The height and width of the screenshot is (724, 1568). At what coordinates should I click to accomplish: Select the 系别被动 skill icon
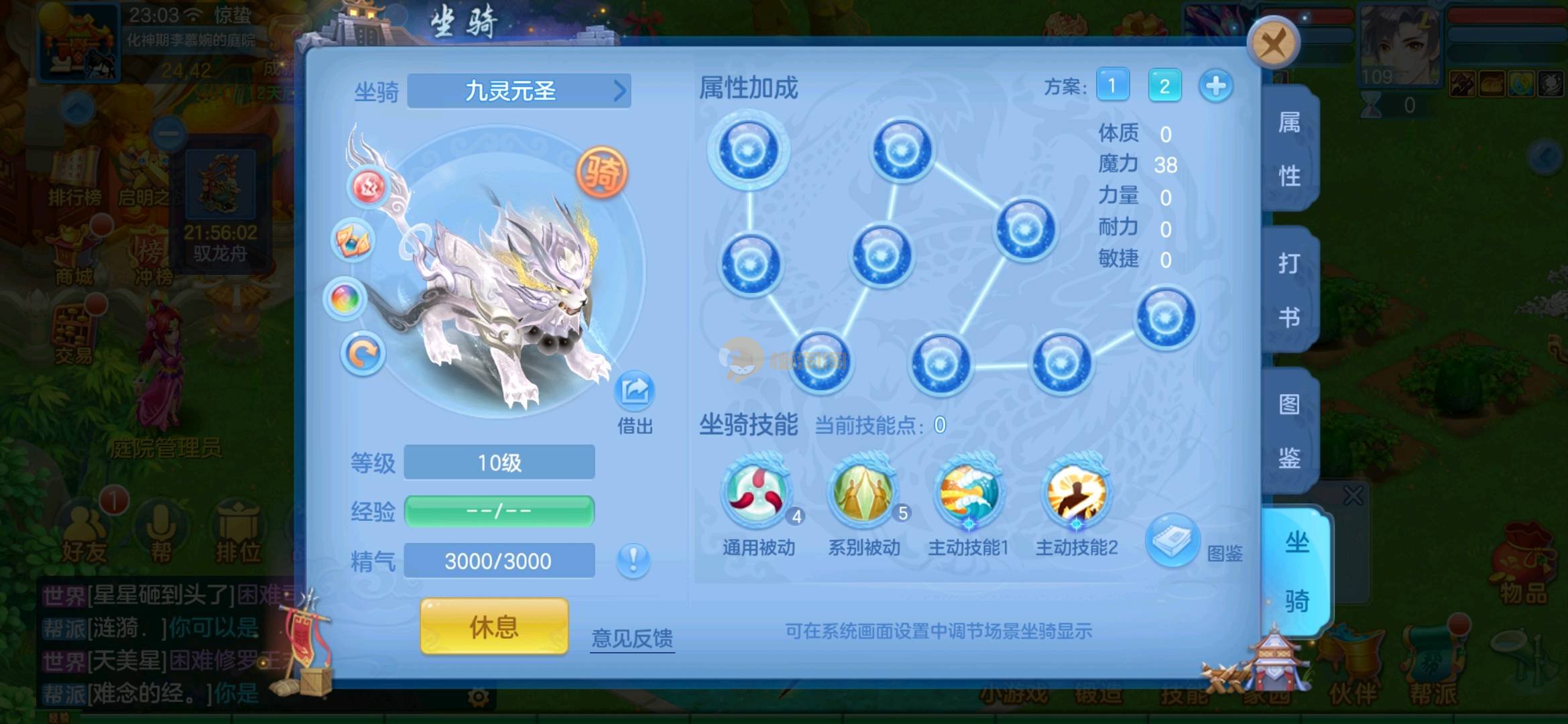(x=863, y=493)
